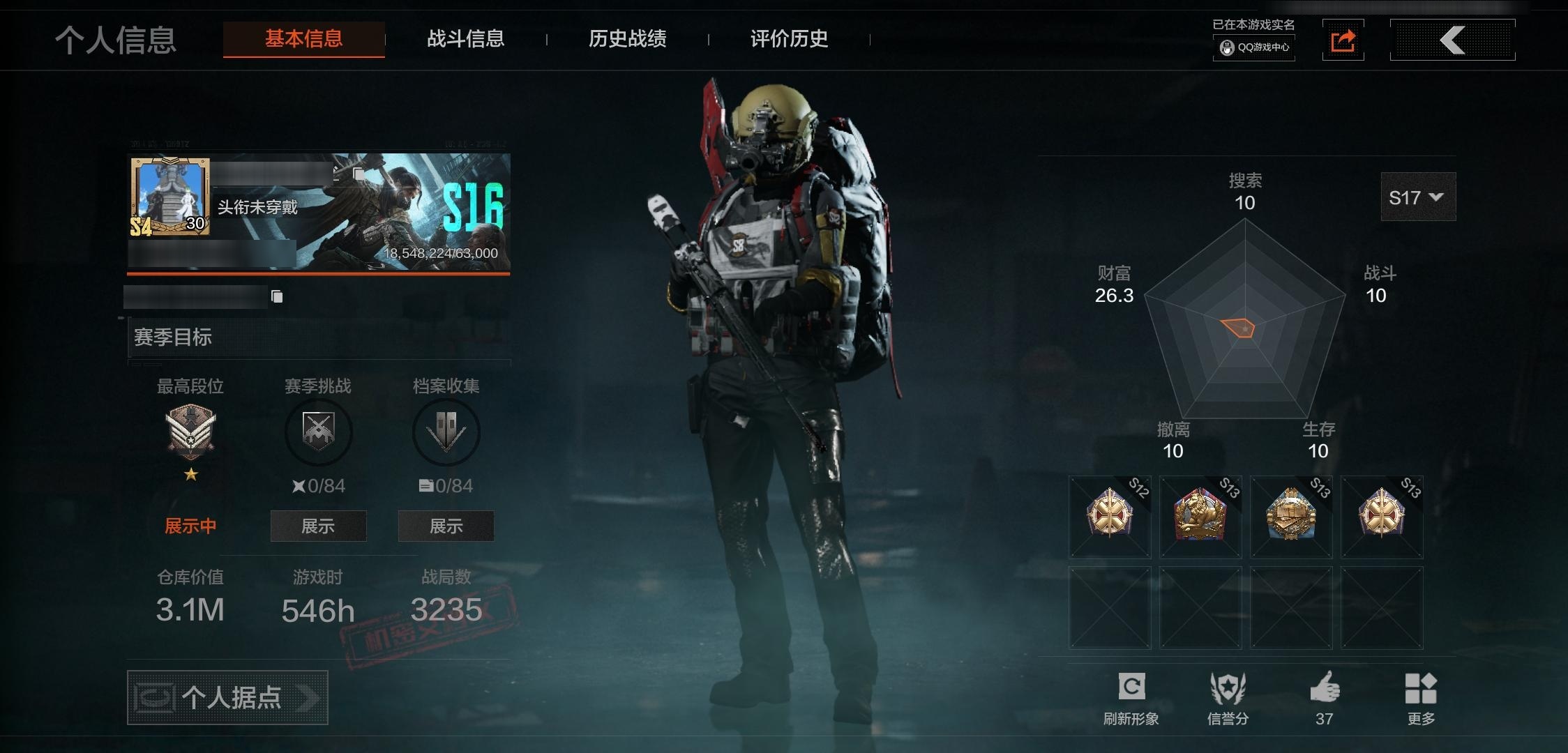Click the 展示 button under 赛季挑战

pyautogui.click(x=318, y=526)
